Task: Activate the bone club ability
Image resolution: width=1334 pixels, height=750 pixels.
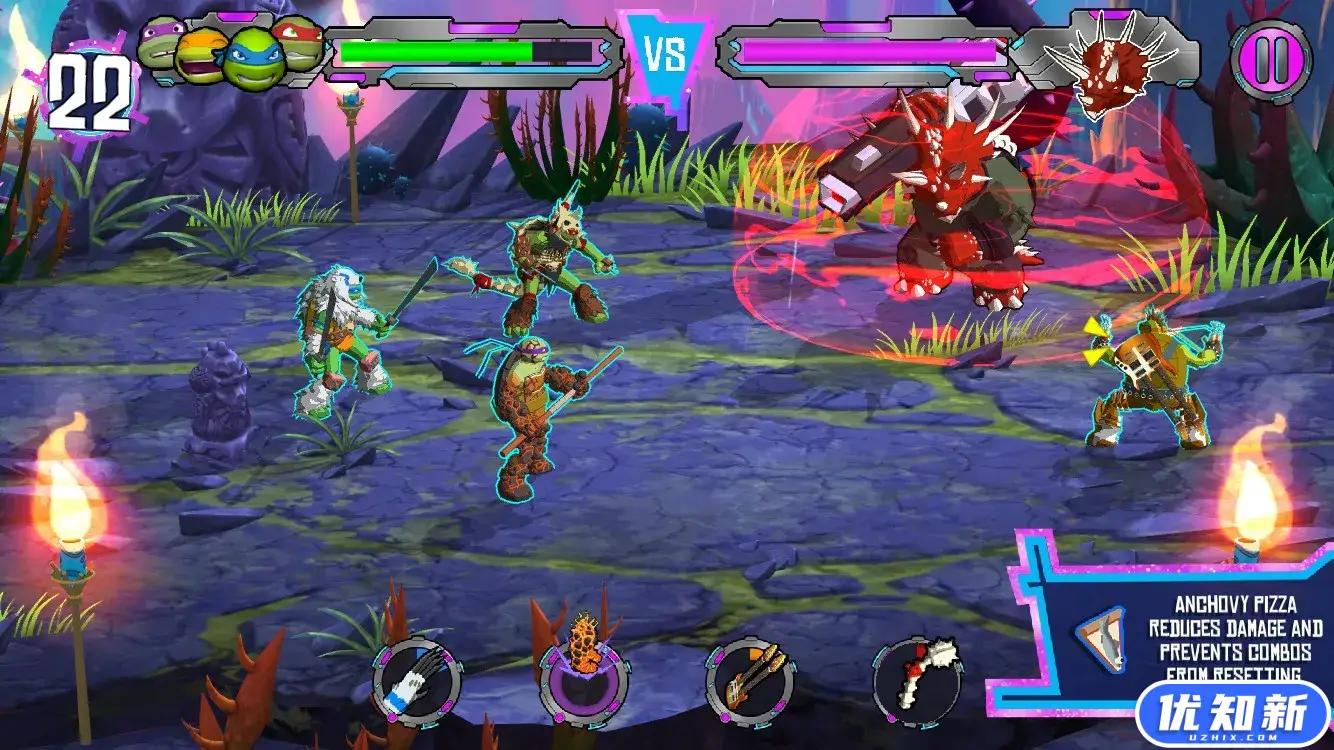Action: pos(917,682)
